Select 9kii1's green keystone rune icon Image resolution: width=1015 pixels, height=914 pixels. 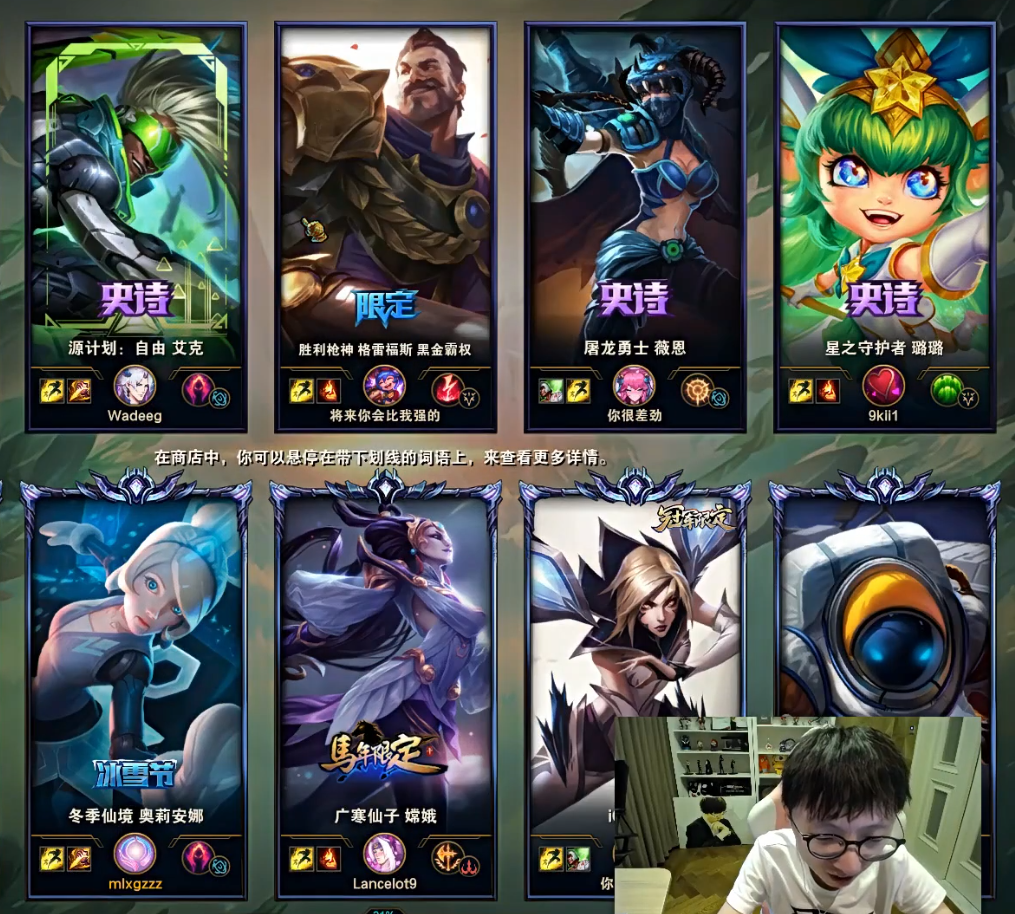(946, 389)
